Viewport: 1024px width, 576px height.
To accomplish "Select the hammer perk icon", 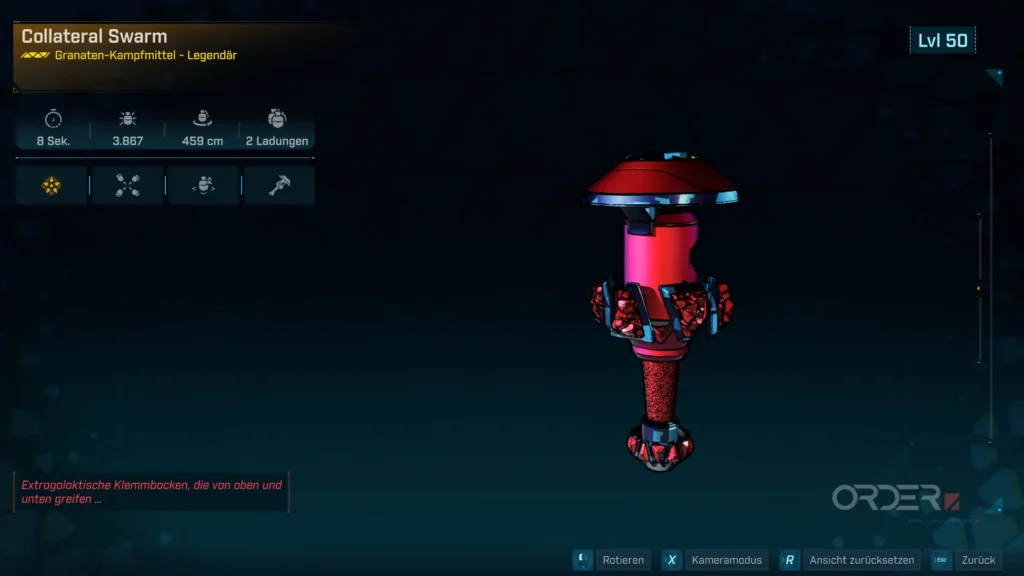I will coord(279,185).
